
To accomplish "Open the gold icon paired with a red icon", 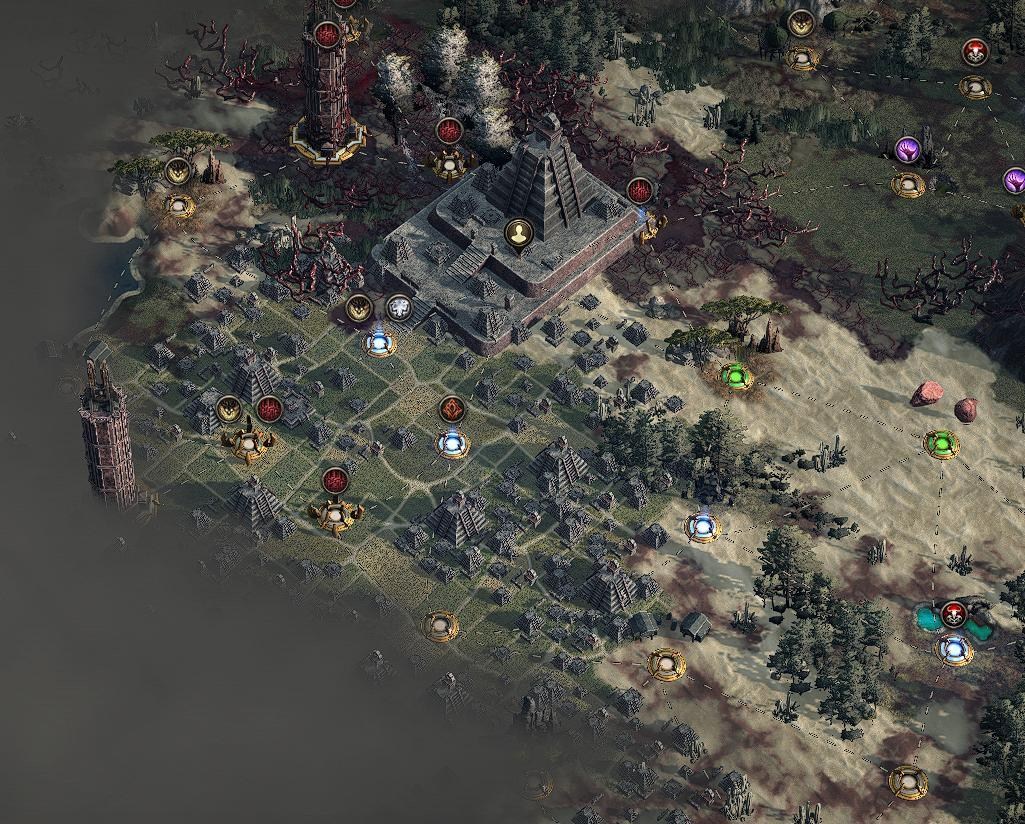I will [230, 408].
